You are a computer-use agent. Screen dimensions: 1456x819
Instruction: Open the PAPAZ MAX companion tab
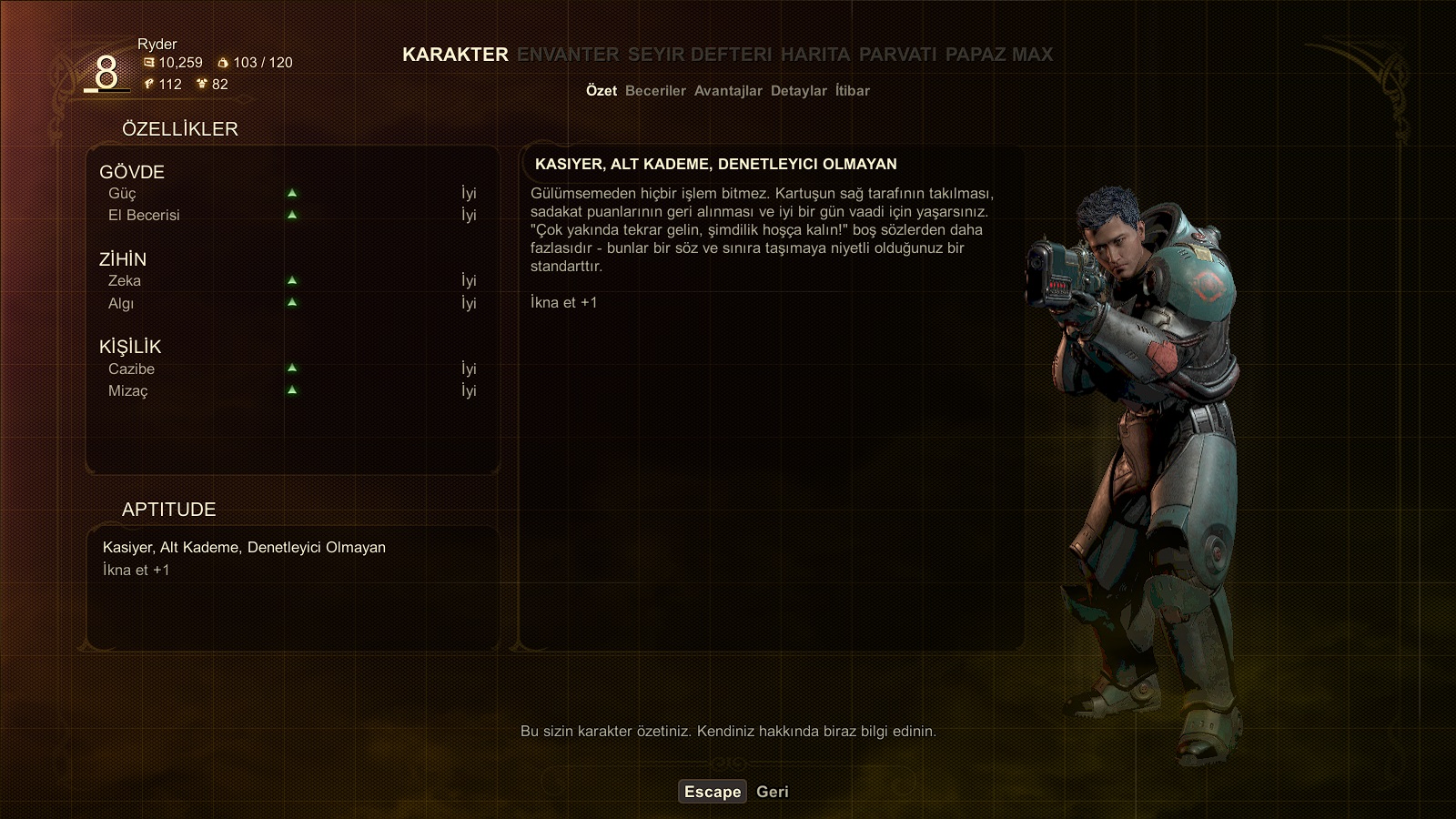(x=998, y=55)
